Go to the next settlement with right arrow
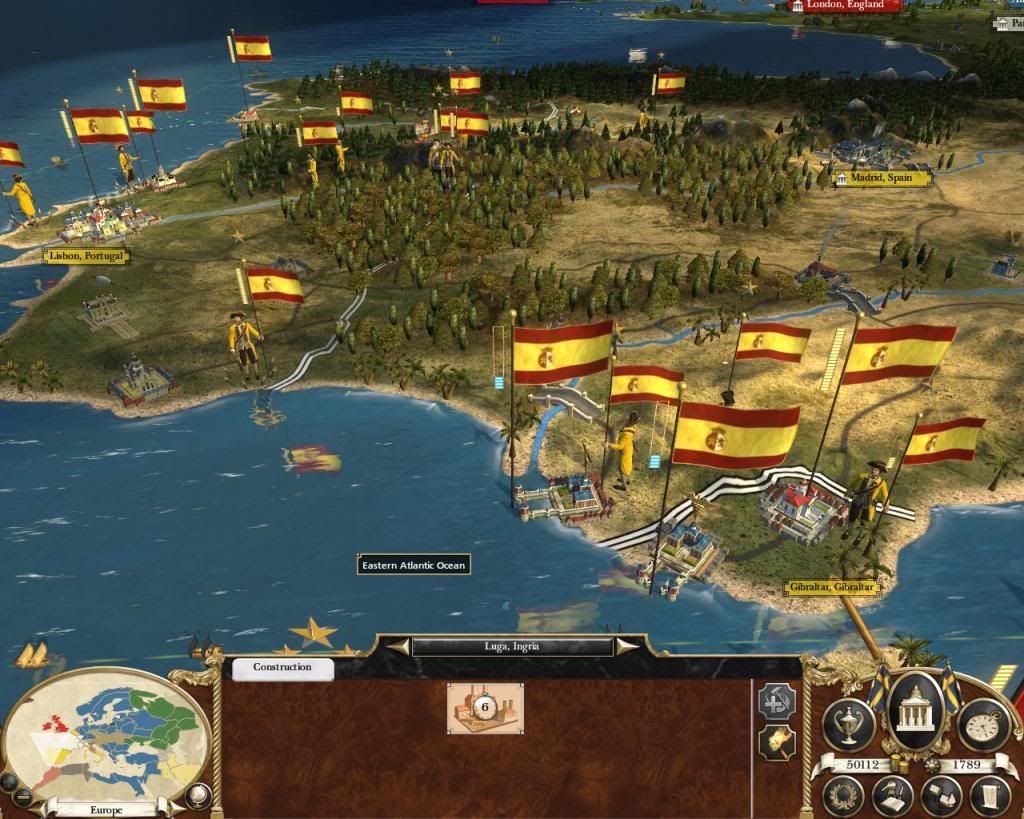The width and height of the screenshot is (1024, 819). pos(627,647)
